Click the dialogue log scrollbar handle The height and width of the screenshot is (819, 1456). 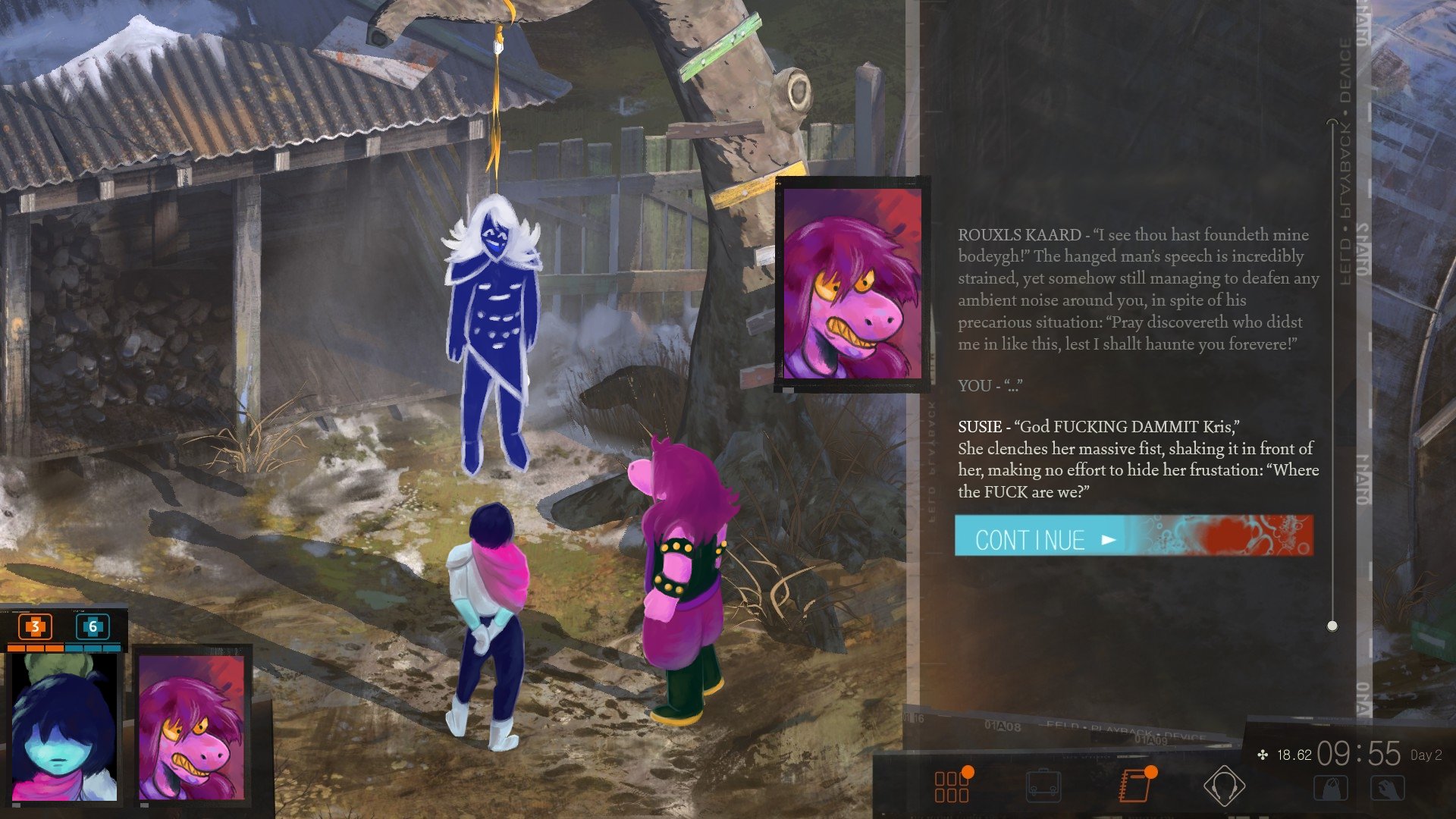(1332, 626)
